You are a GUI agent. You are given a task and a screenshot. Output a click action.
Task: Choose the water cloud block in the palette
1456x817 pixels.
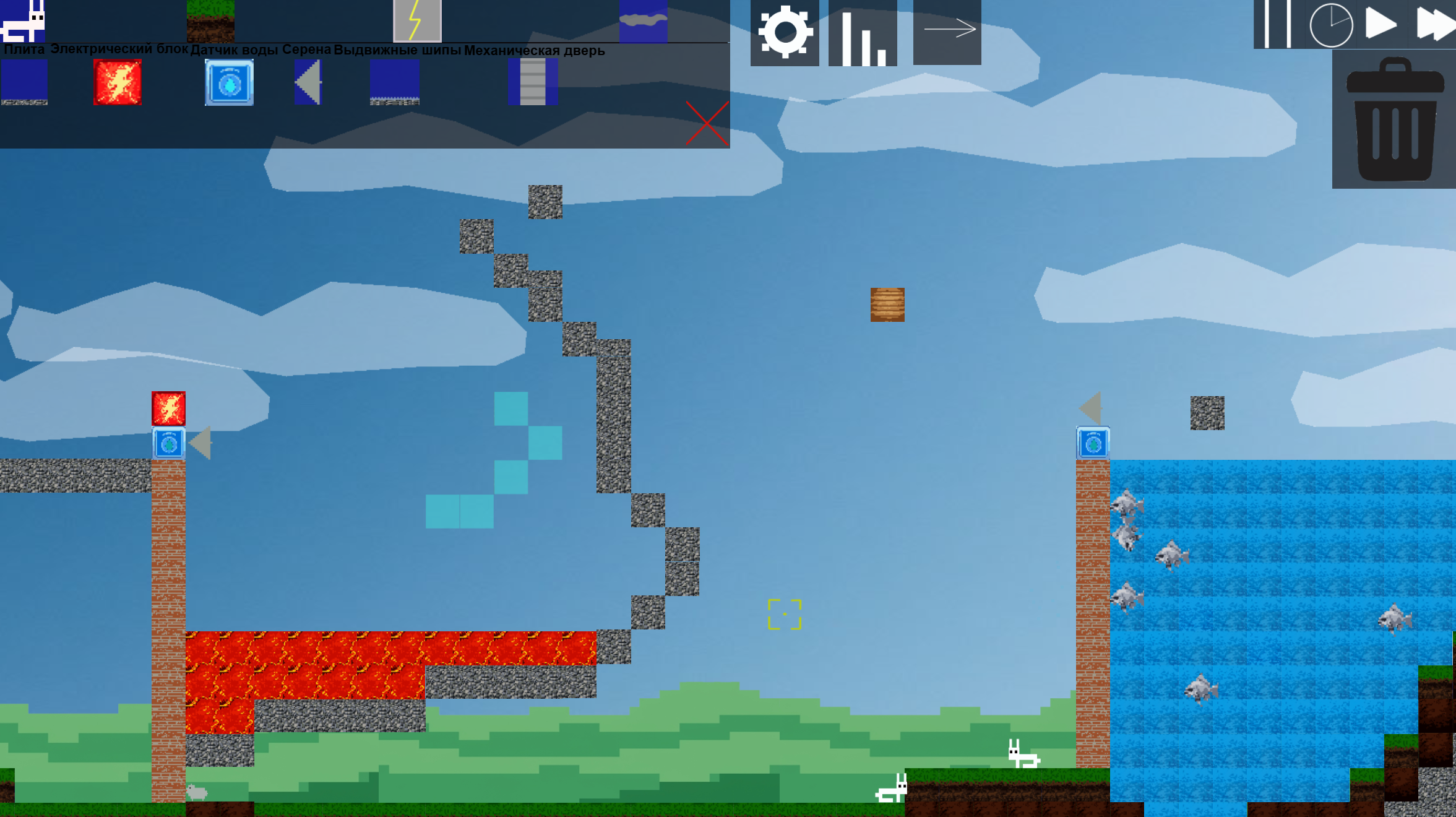644,20
